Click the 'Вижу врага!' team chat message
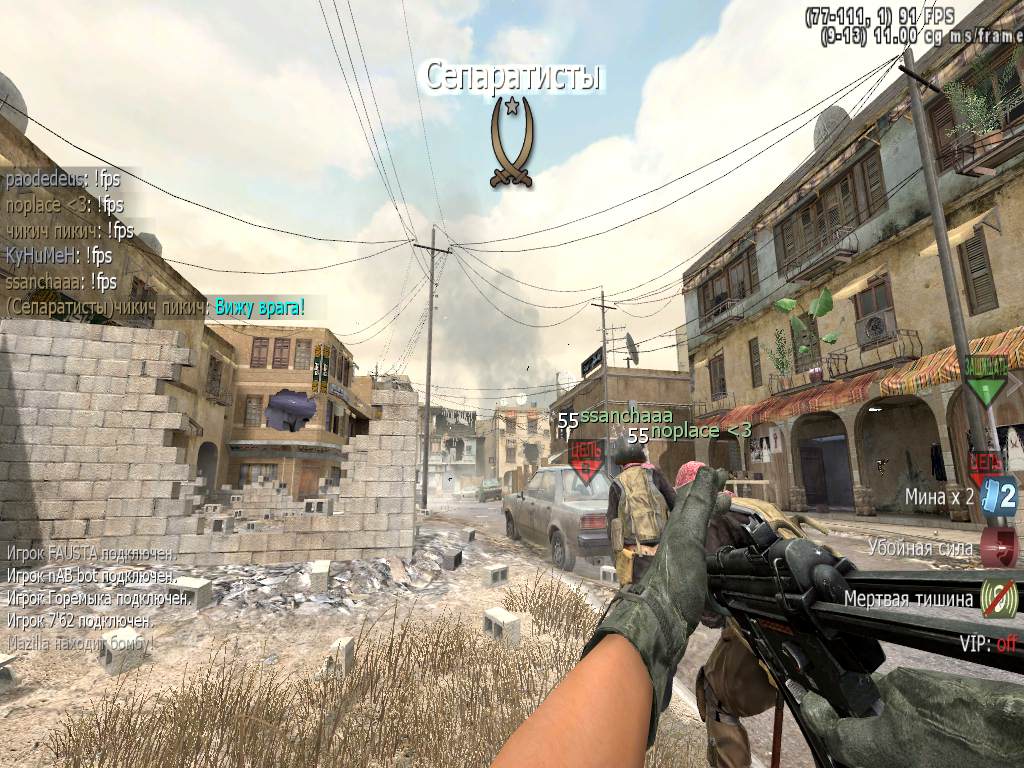The height and width of the screenshot is (768, 1024). click(257, 306)
